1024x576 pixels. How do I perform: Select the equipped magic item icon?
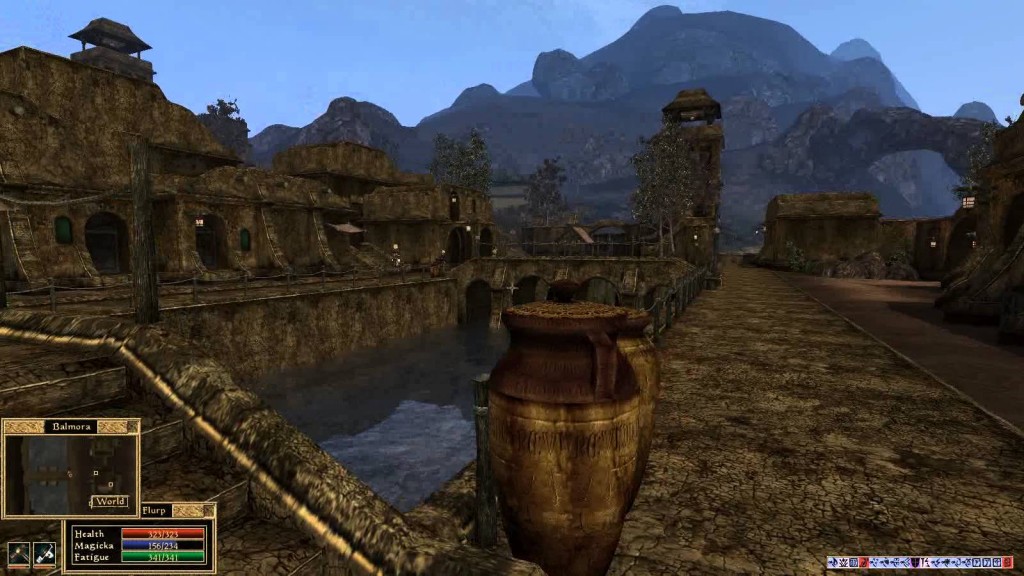[x=44, y=554]
